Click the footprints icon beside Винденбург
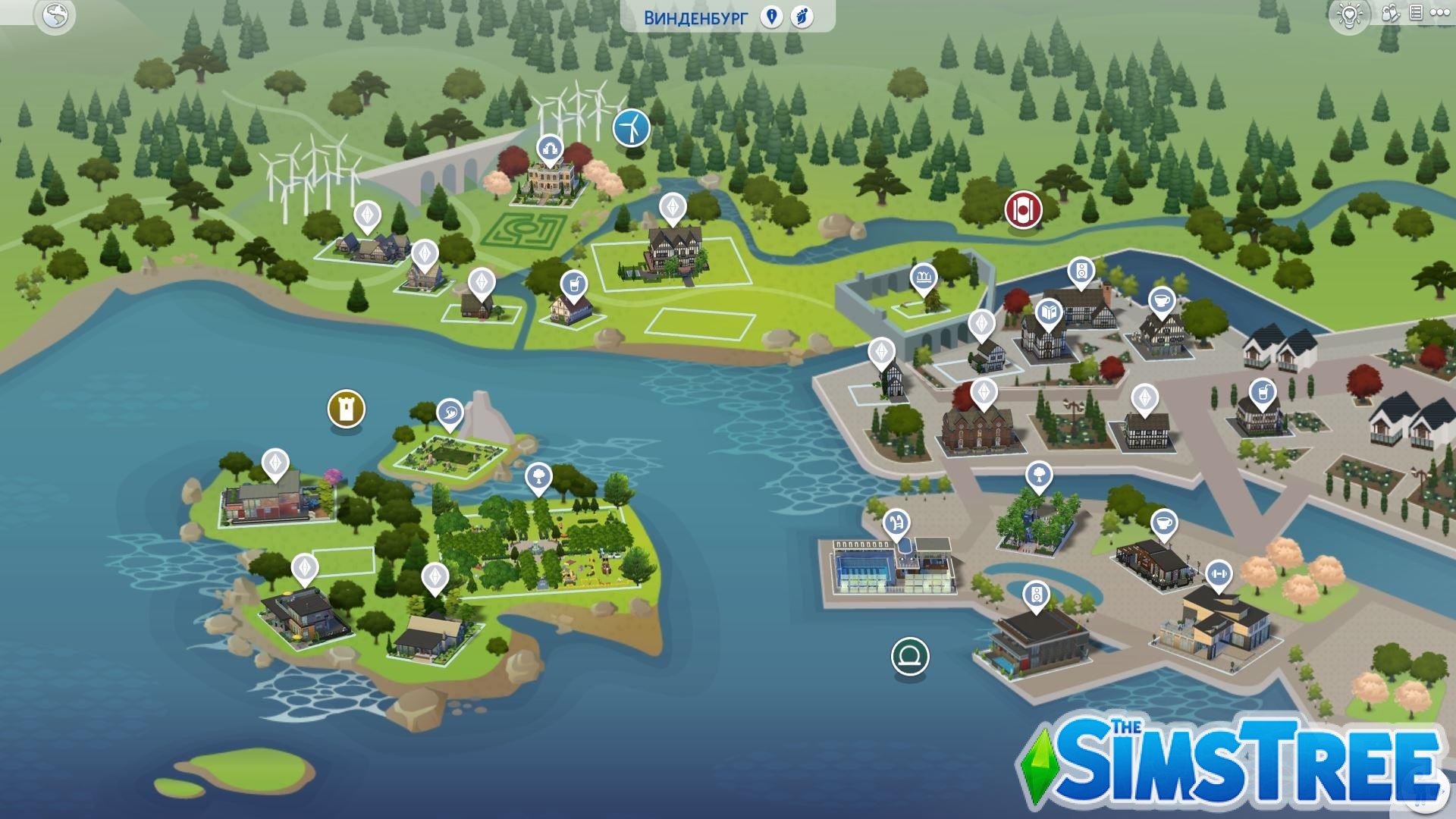This screenshot has height=819, width=1456. [802, 17]
